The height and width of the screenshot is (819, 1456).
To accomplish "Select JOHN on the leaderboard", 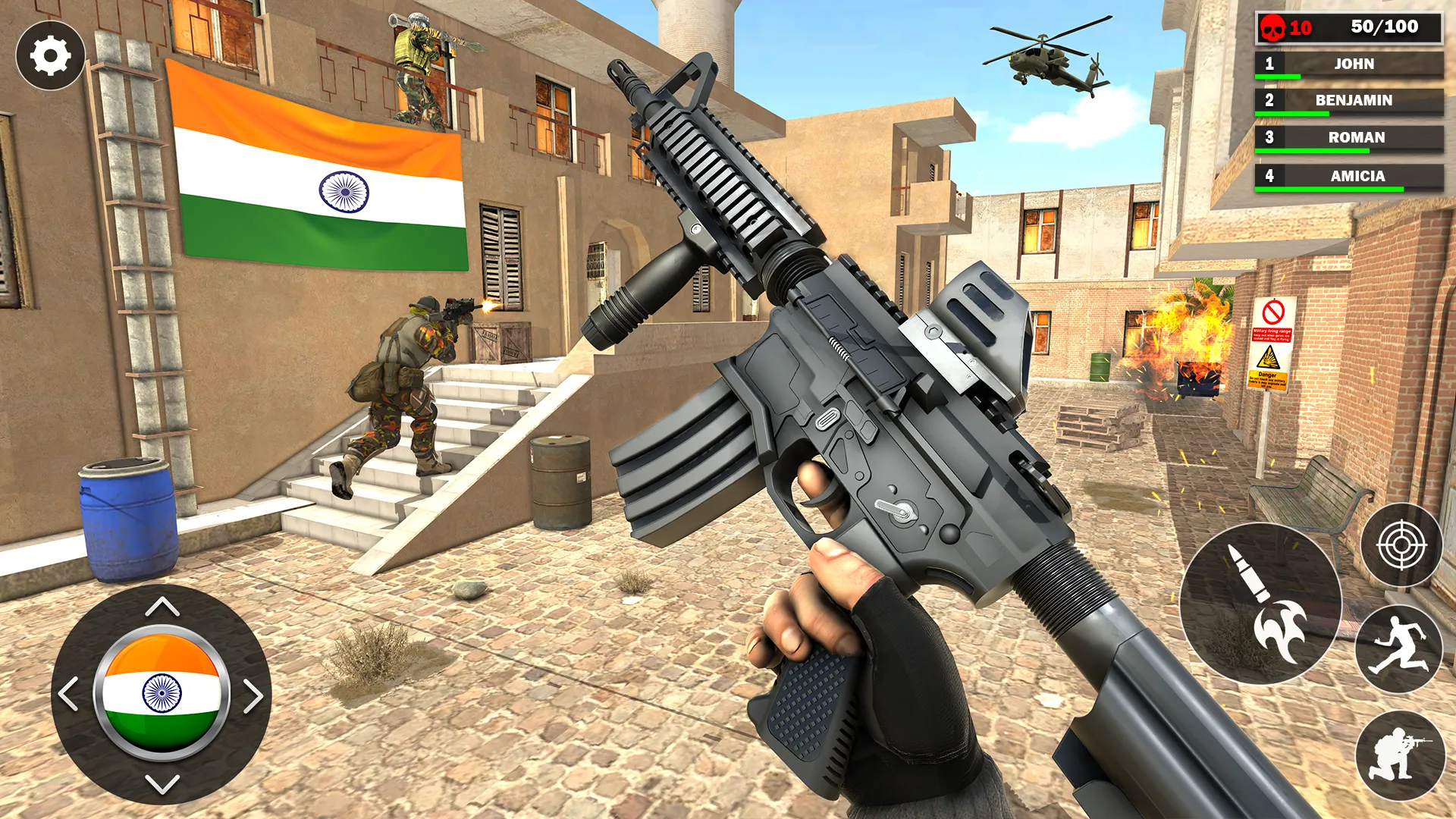I will click(1354, 64).
